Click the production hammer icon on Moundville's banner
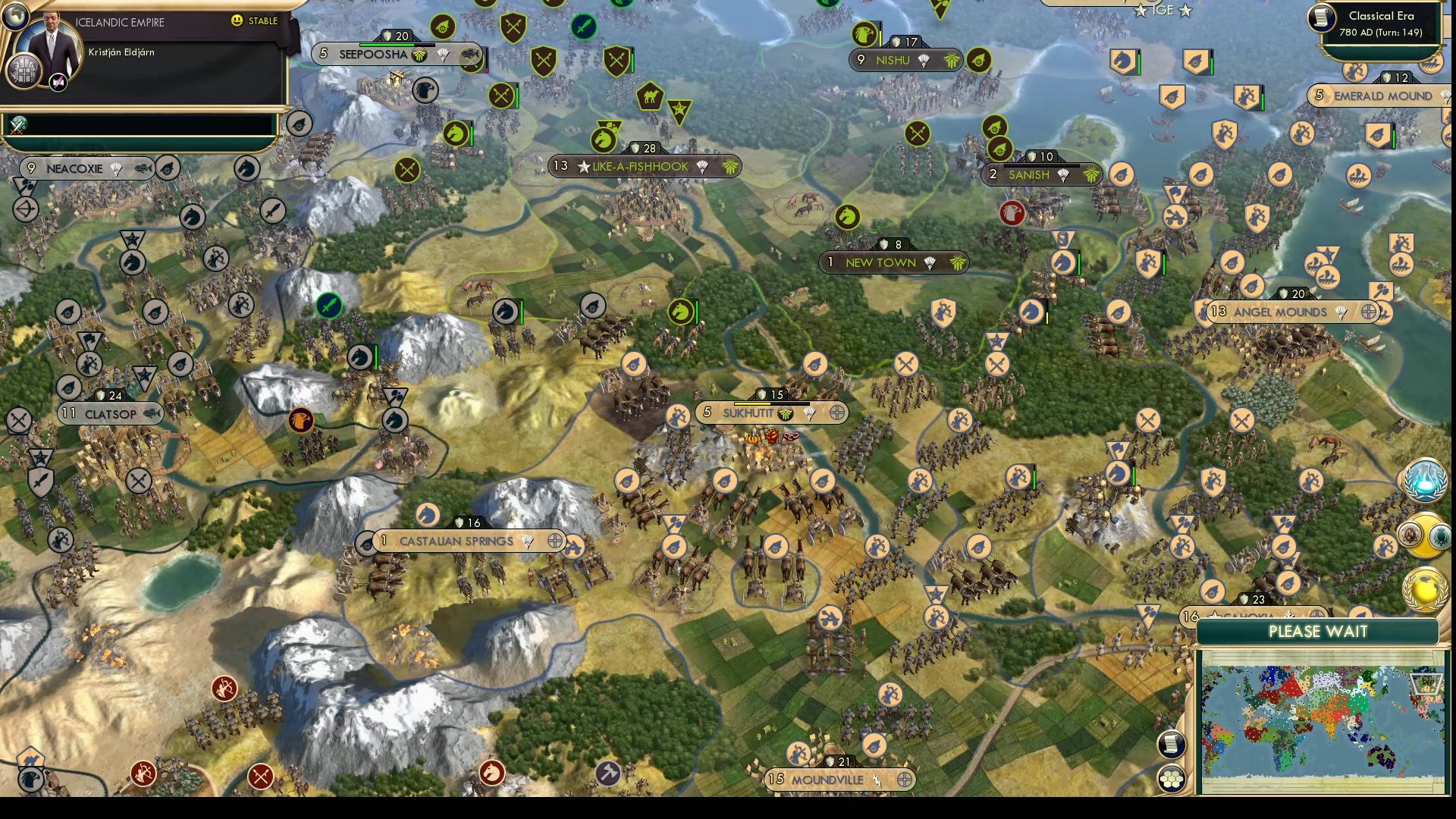The width and height of the screenshot is (1456, 819). [877, 780]
